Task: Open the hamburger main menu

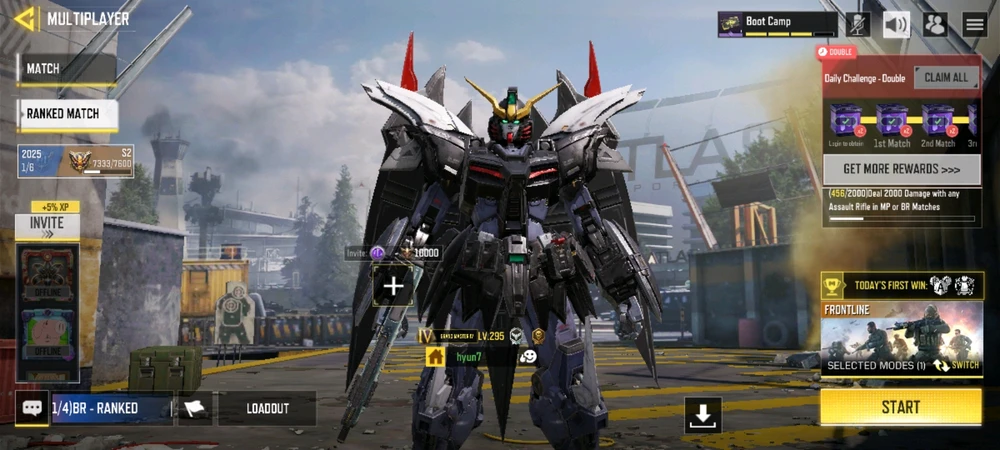Action: [974, 24]
